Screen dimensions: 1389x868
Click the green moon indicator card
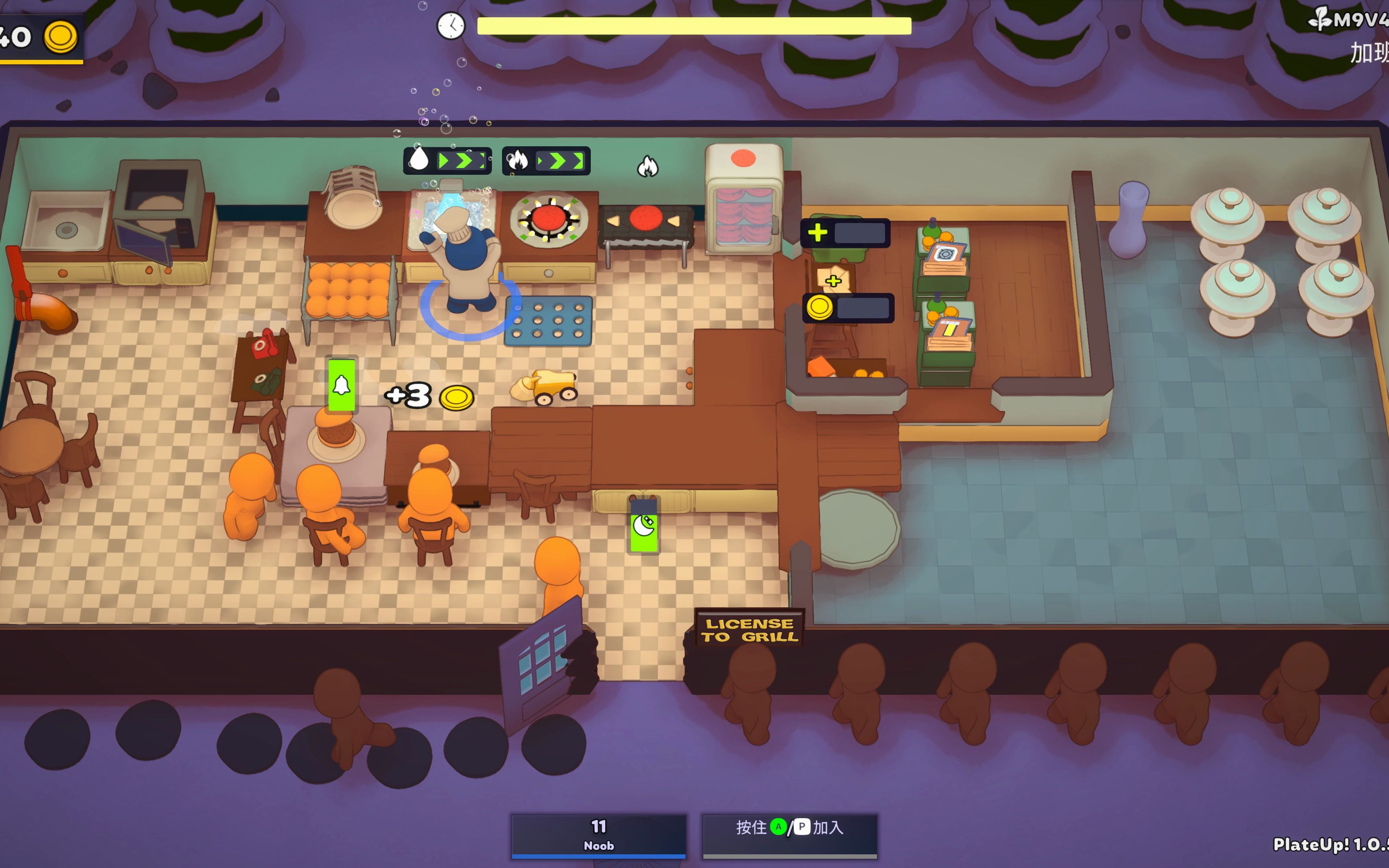644,525
